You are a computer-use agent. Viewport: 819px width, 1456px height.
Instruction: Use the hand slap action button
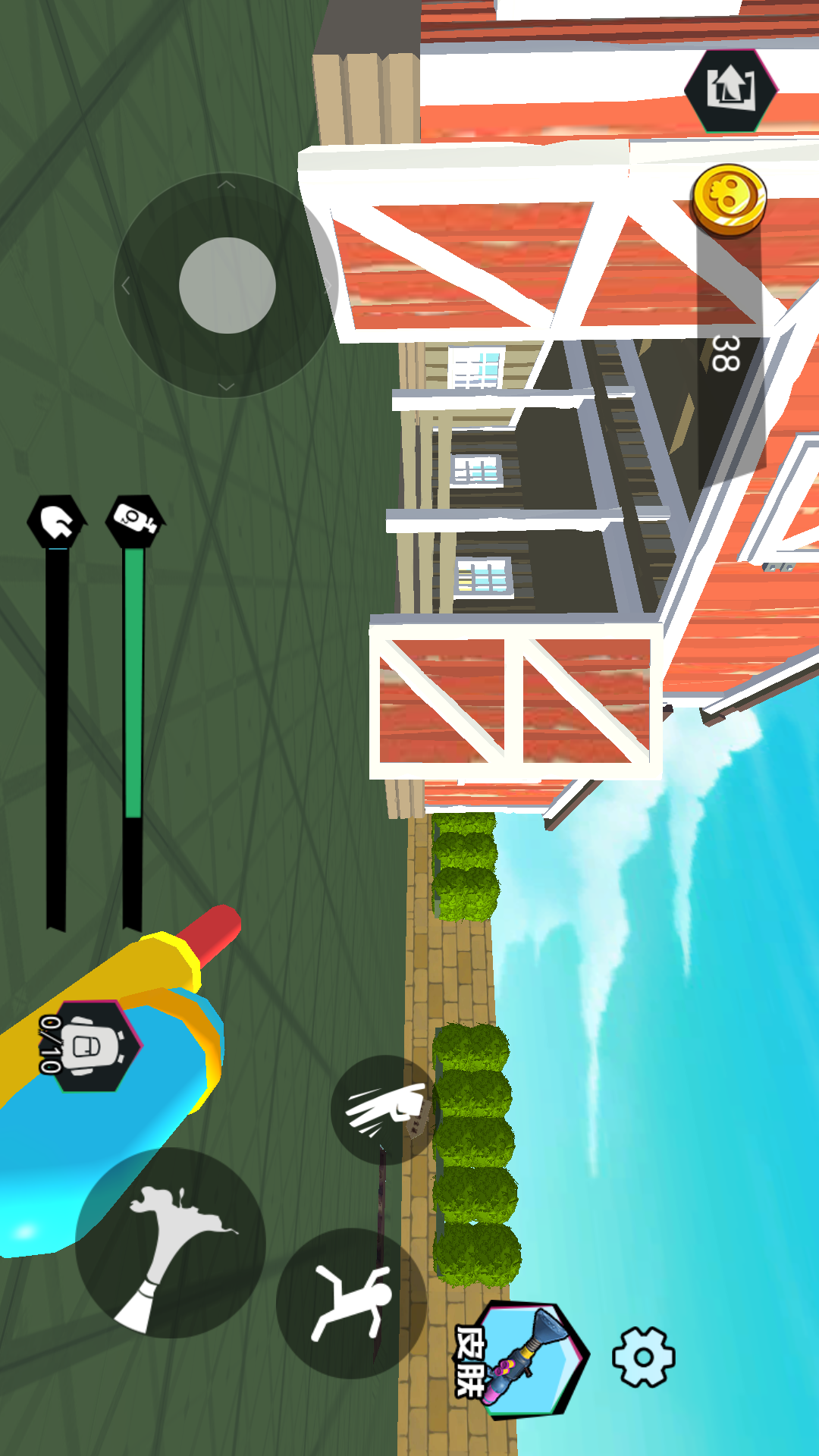coord(386,1109)
